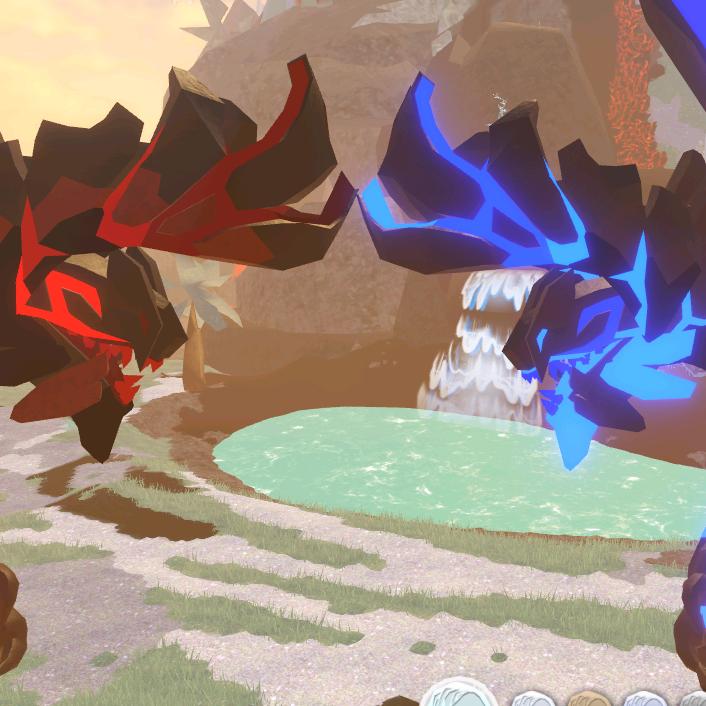This screenshot has height=706, width=706.
Task: Select the tan circular icon
Action: point(588,699)
